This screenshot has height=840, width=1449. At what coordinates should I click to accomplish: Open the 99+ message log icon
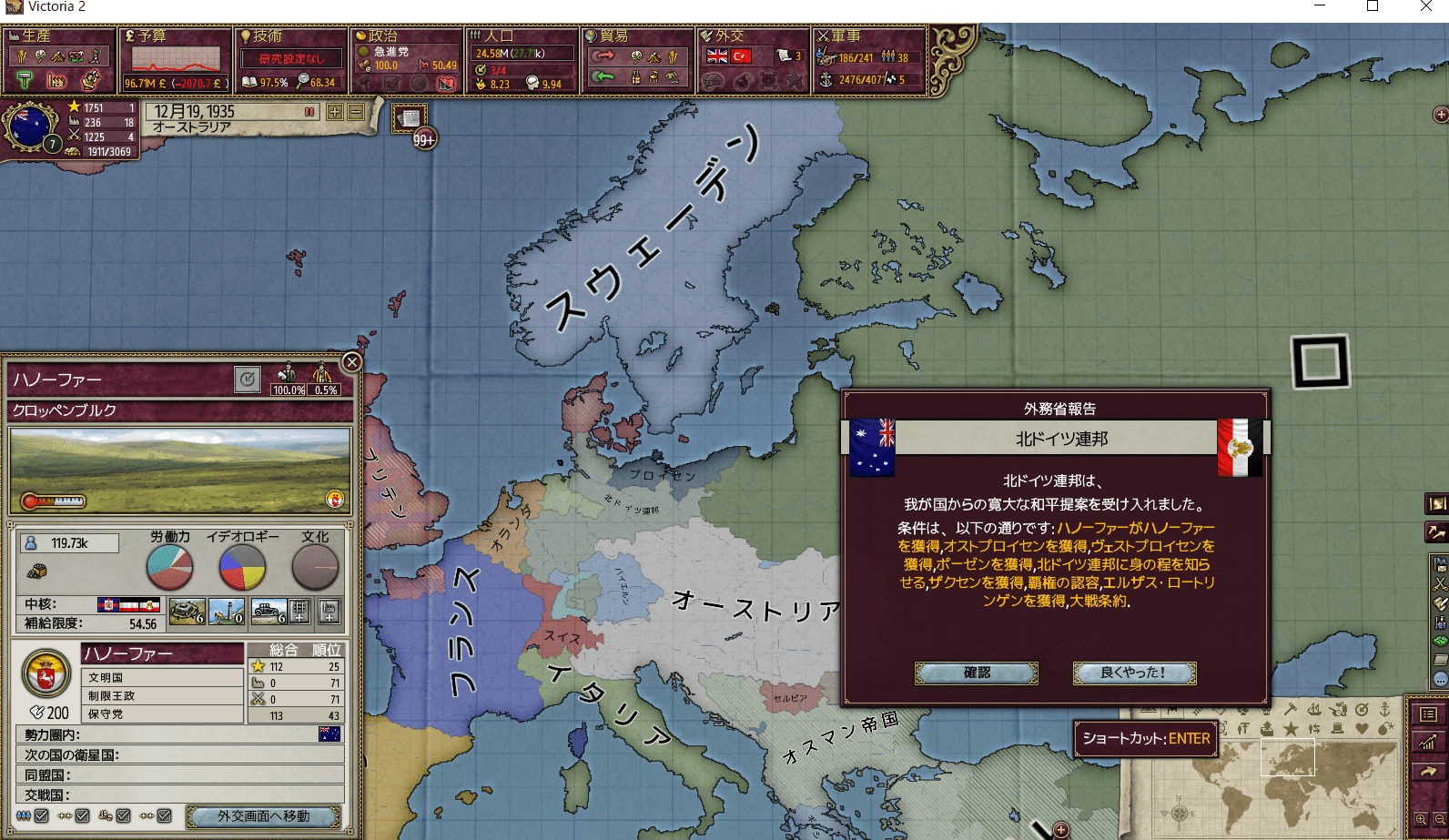tap(411, 120)
